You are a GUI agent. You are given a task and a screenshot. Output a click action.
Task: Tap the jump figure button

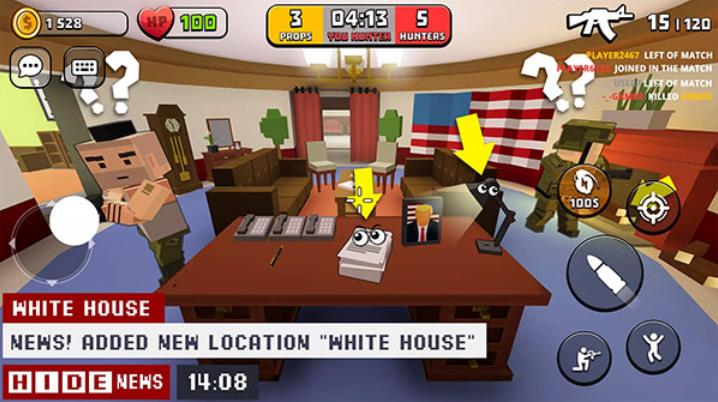(x=653, y=346)
